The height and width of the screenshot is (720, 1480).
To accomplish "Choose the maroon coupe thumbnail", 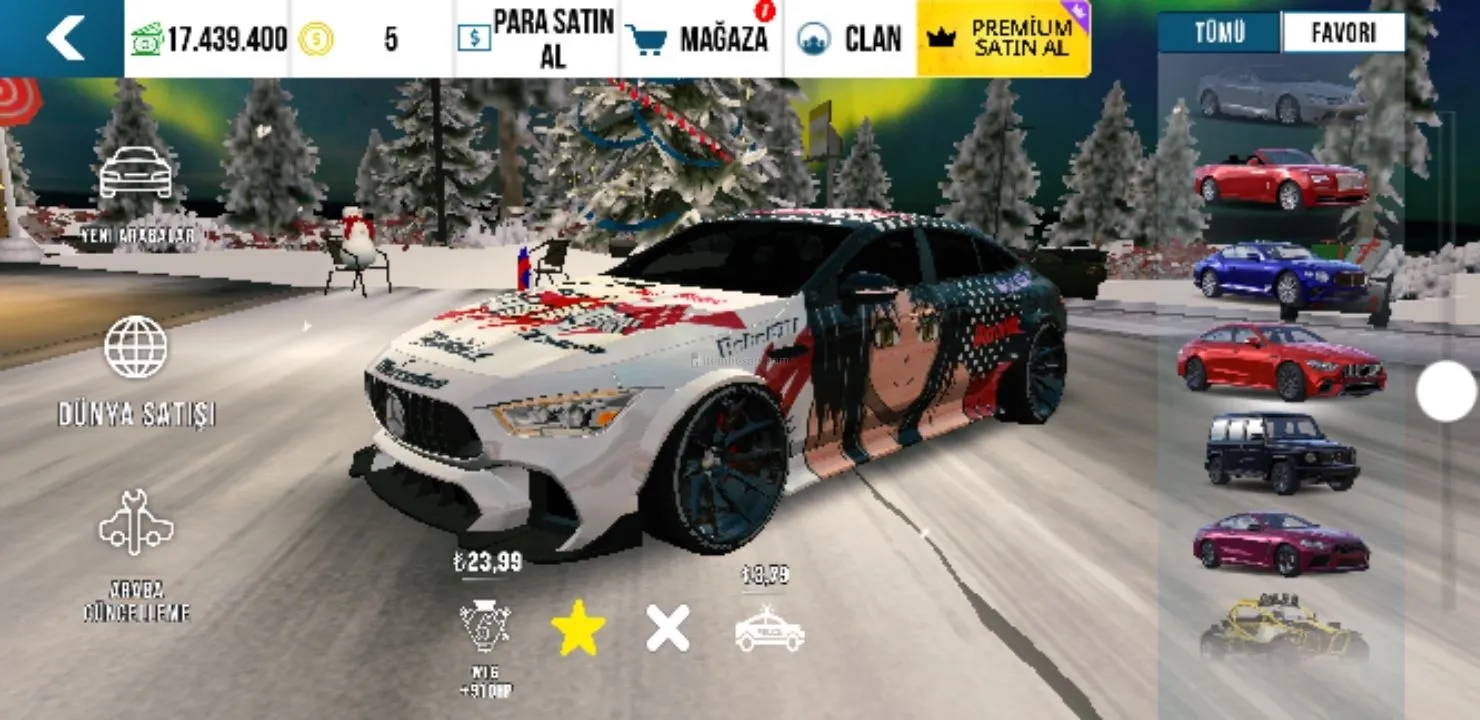I will 1279,544.
